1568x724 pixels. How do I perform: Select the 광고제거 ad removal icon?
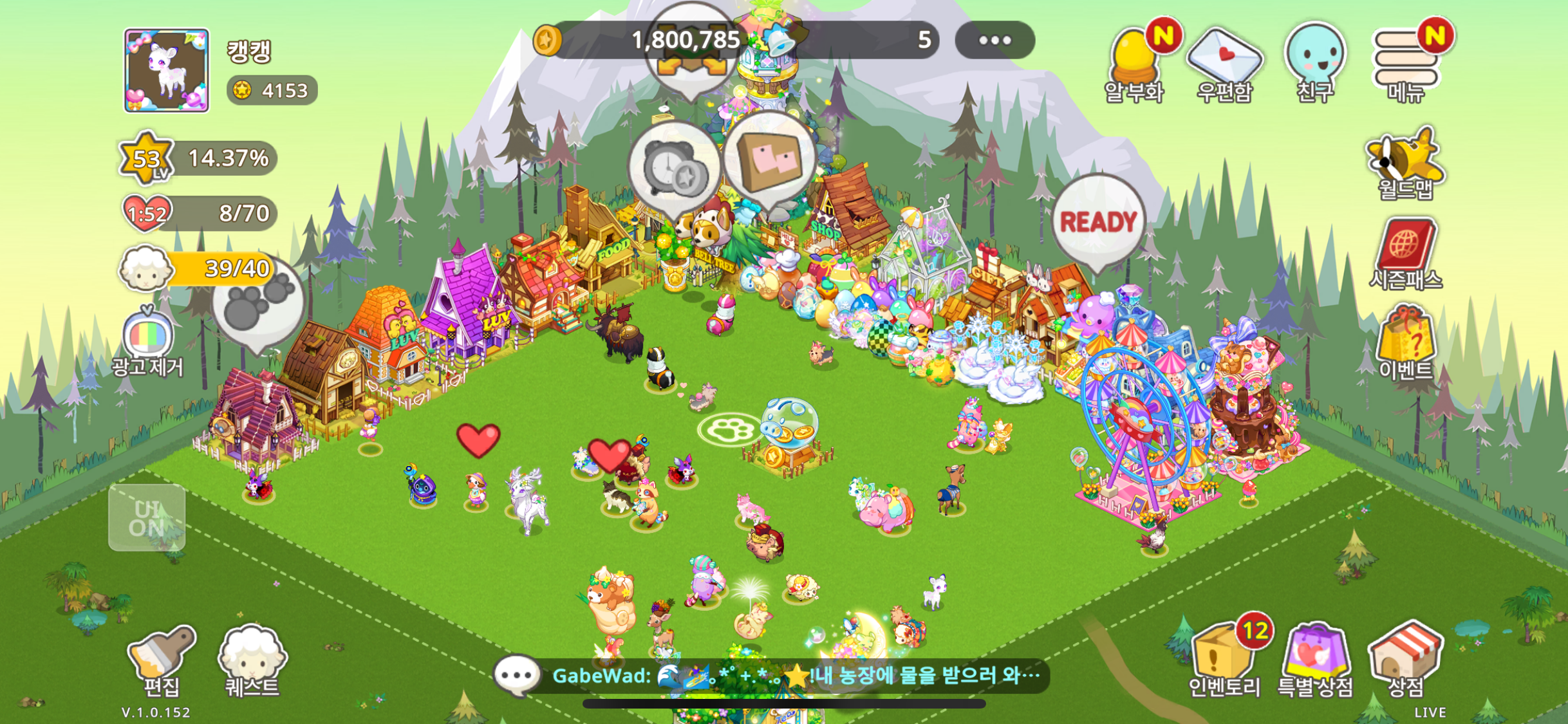(x=147, y=341)
